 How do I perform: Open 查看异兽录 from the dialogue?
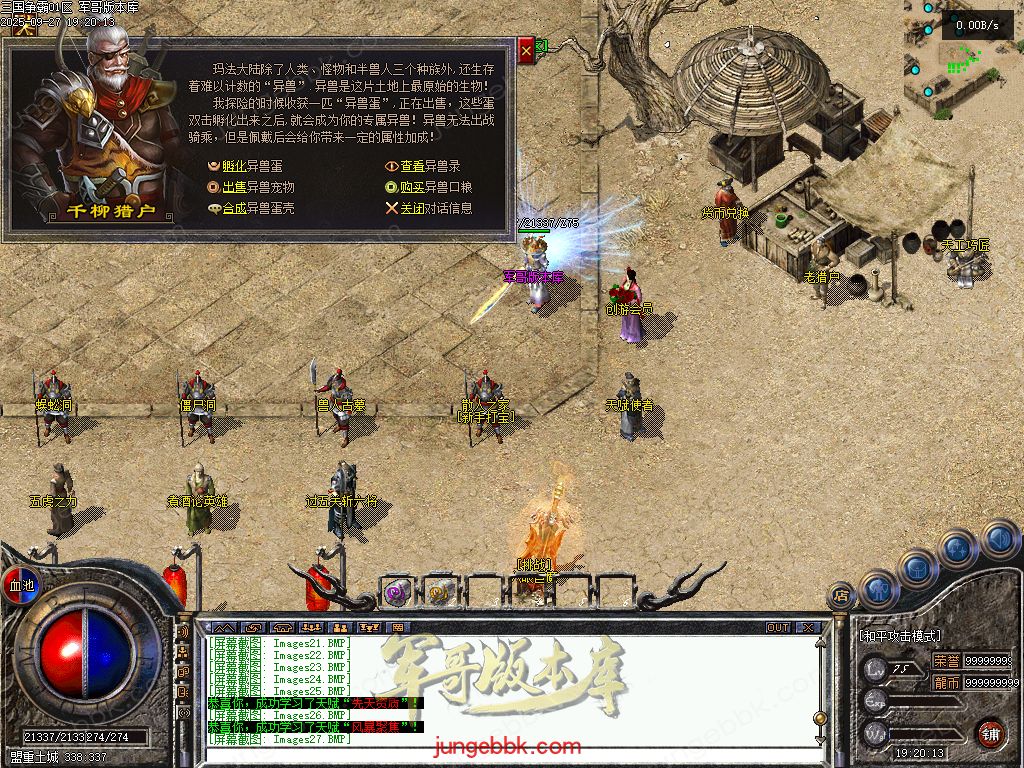tap(429, 166)
